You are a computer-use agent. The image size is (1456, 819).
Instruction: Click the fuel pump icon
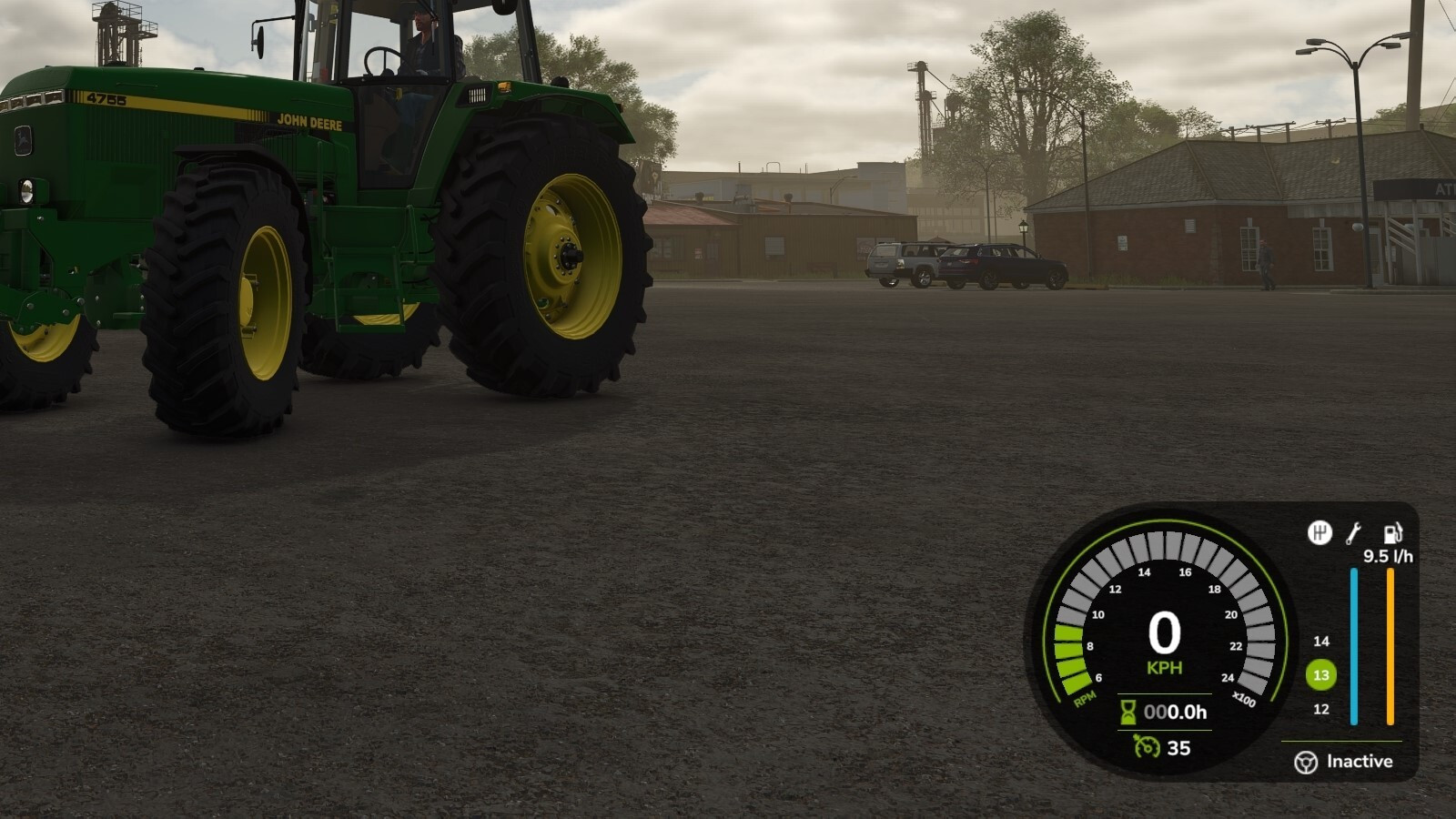pos(1392,533)
